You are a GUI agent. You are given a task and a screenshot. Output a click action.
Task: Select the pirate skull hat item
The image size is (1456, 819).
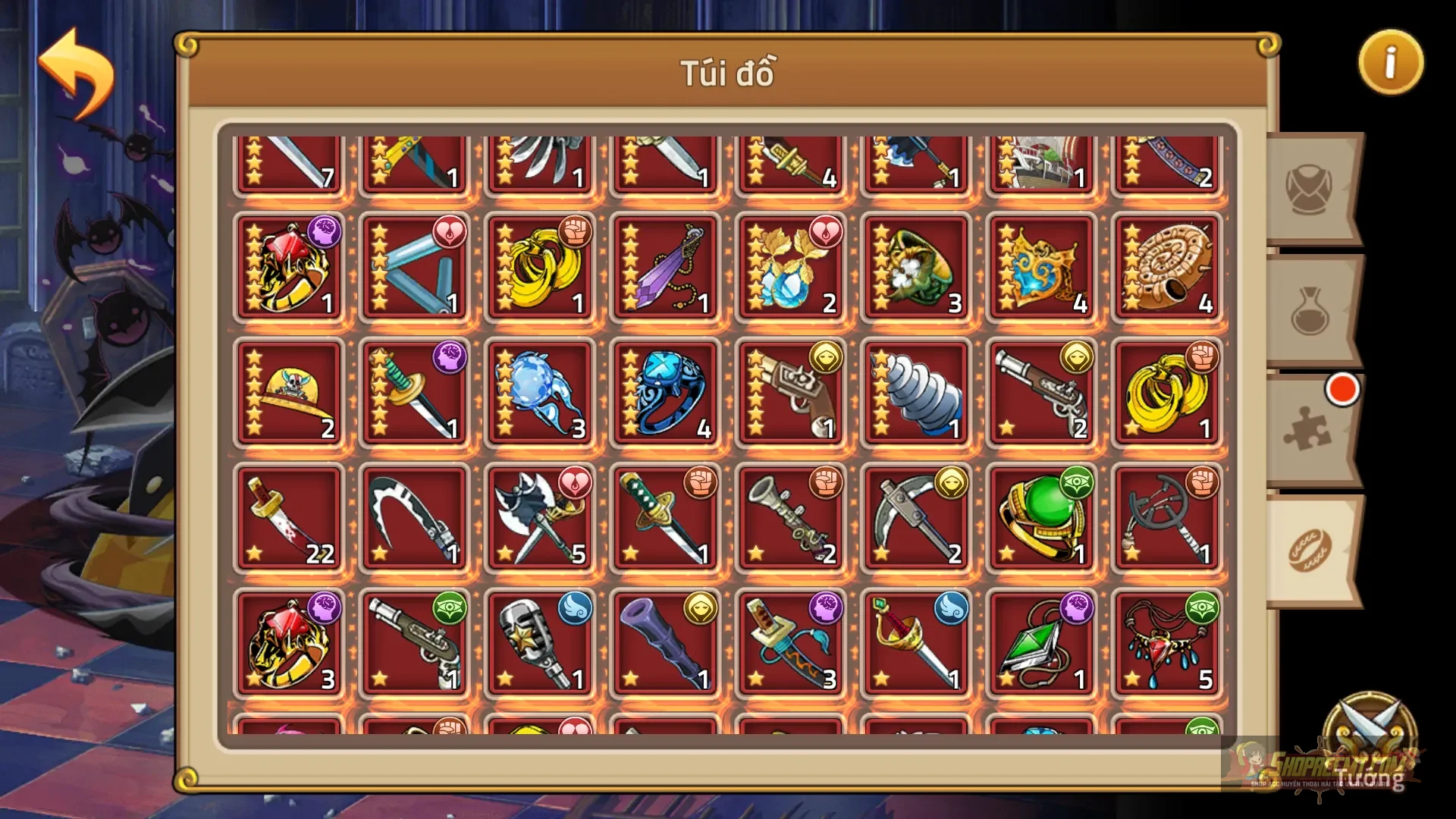pyautogui.click(x=288, y=394)
